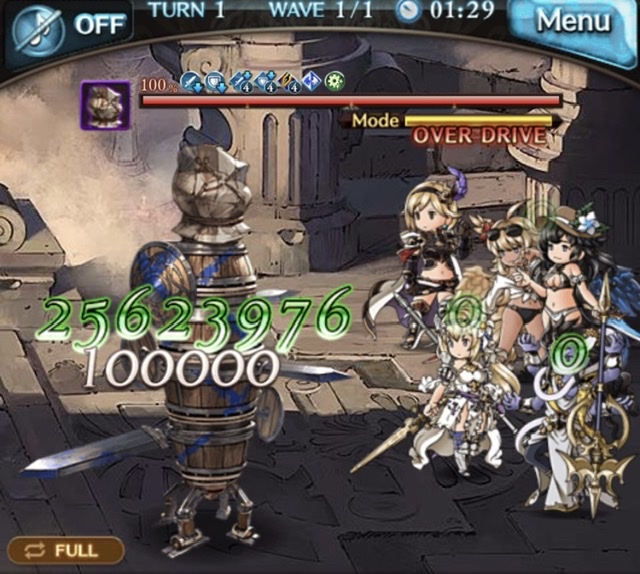Open the Menu button
The width and height of the screenshot is (640, 574).
pos(571,21)
